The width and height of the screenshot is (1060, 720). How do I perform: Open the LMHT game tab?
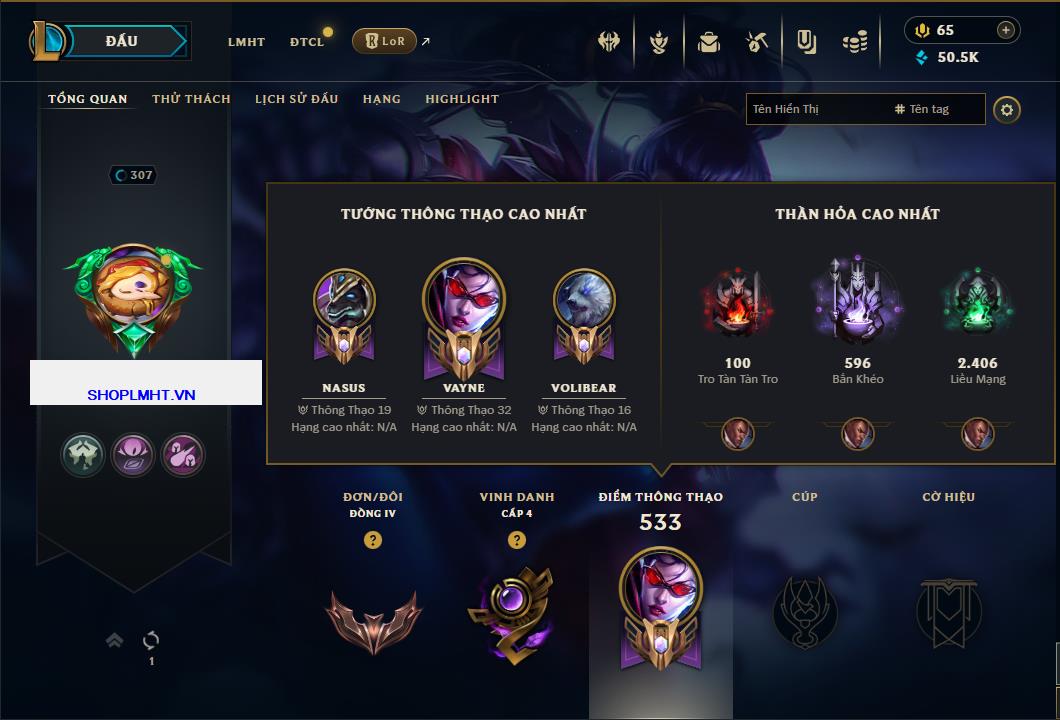(246, 42)
